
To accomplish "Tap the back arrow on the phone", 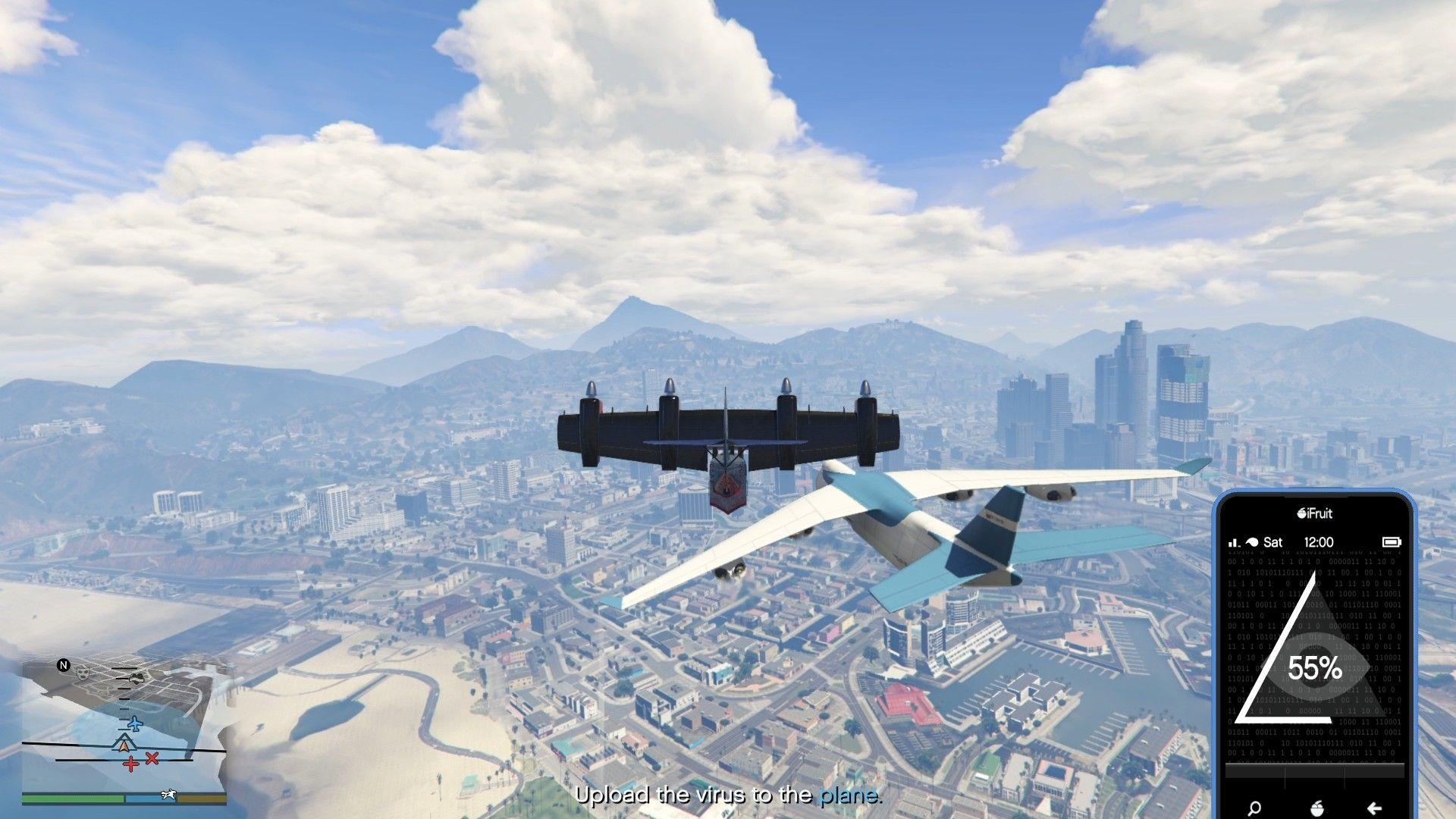I will click(x=1374, y=808).
